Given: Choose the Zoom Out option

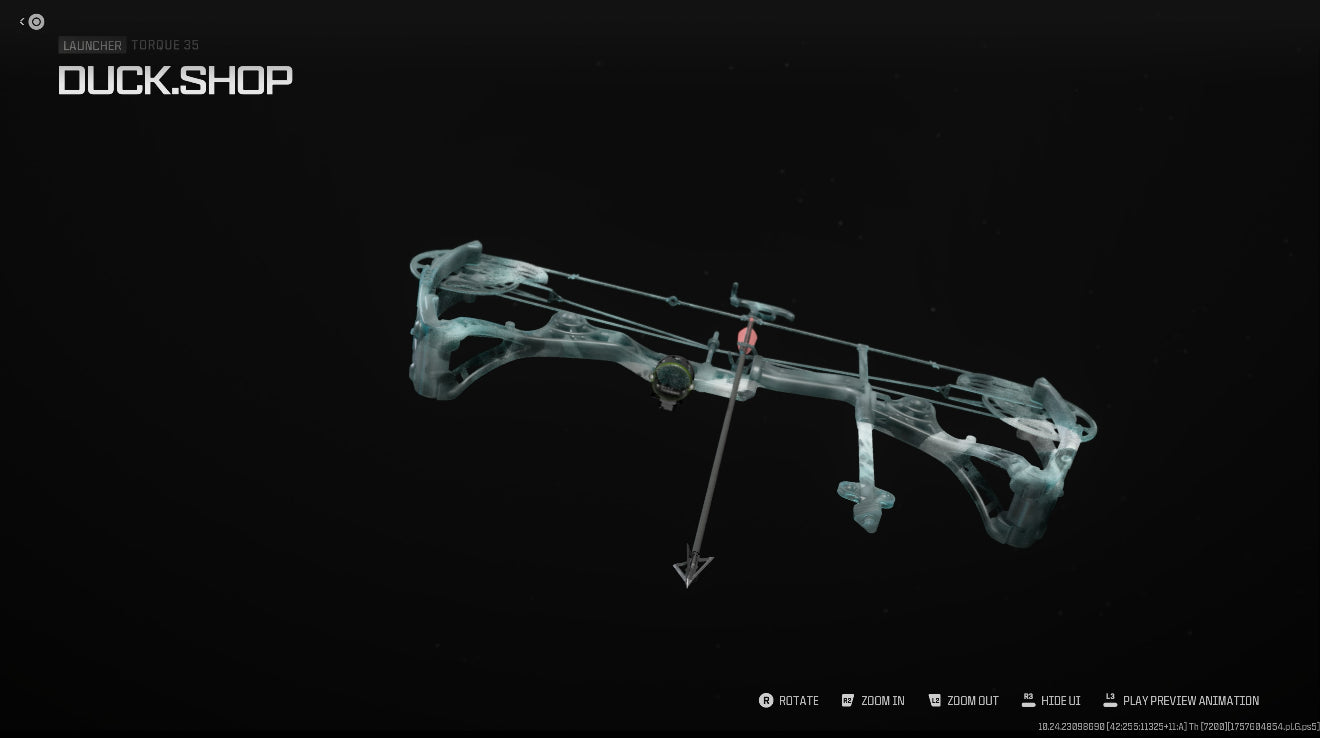Looking at the screenshot, I should [x=964, y=701].
